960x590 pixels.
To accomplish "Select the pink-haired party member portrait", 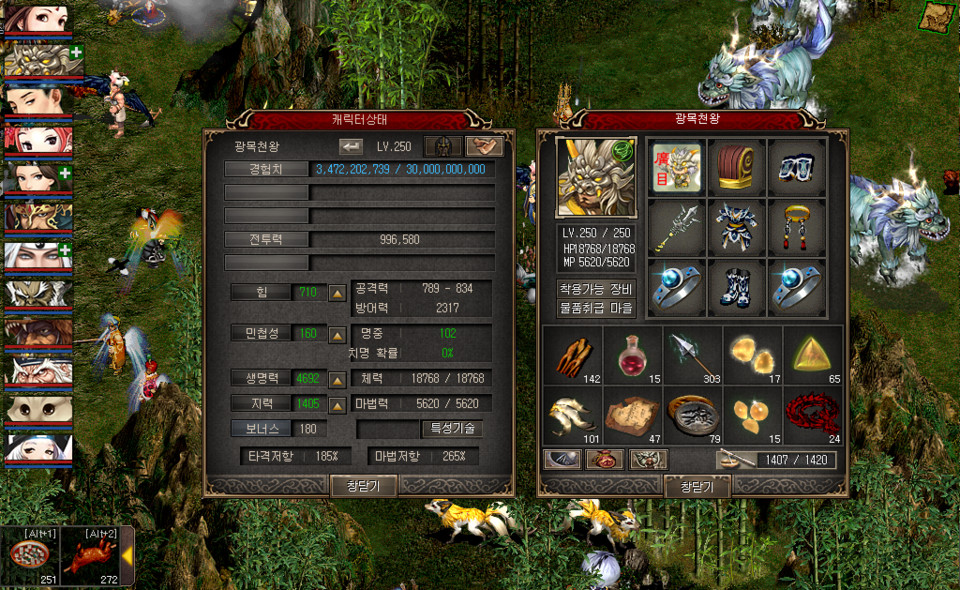I will [x=37, y=140].
